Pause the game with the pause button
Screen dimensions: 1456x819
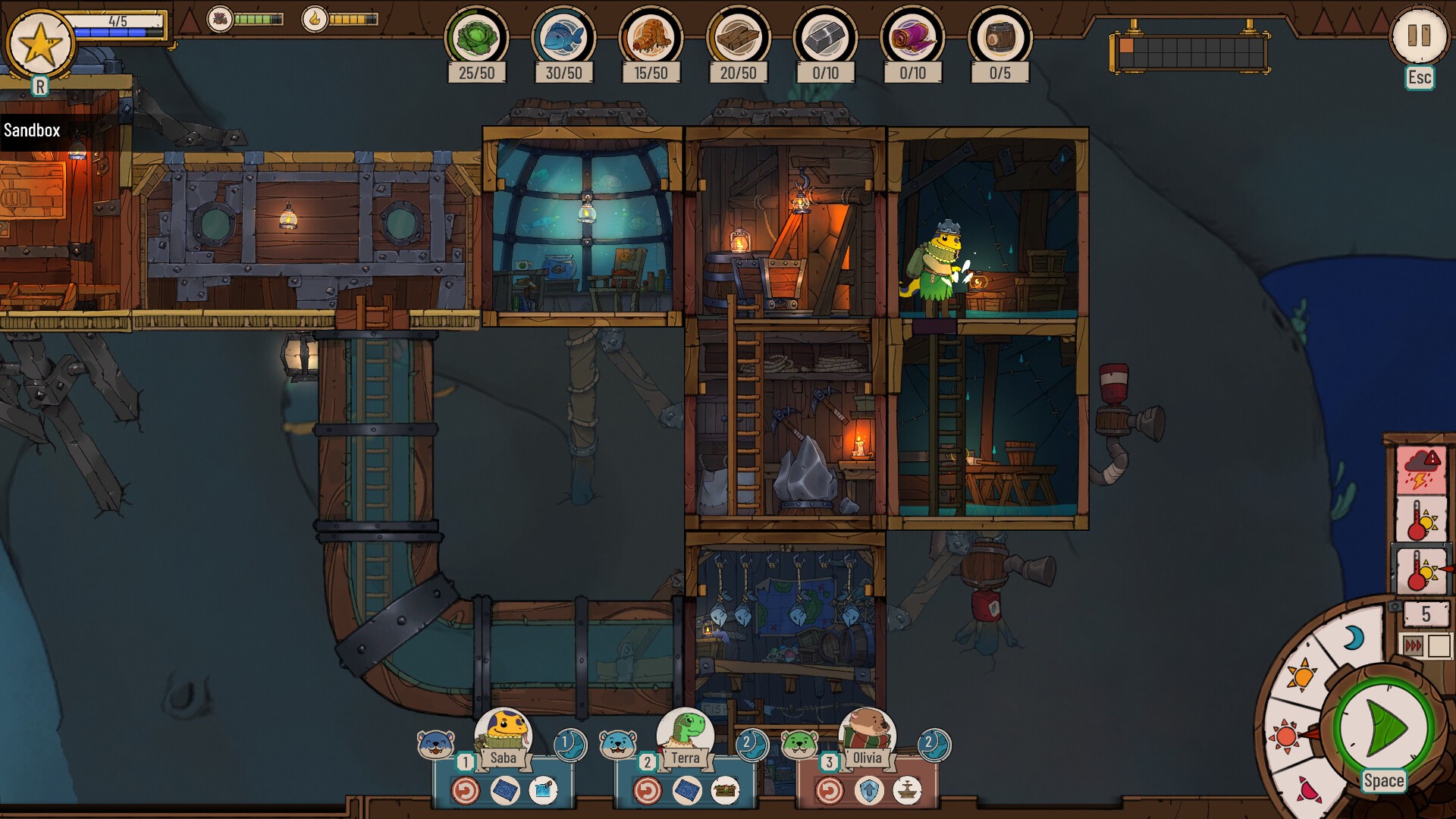pos(1418,36)
